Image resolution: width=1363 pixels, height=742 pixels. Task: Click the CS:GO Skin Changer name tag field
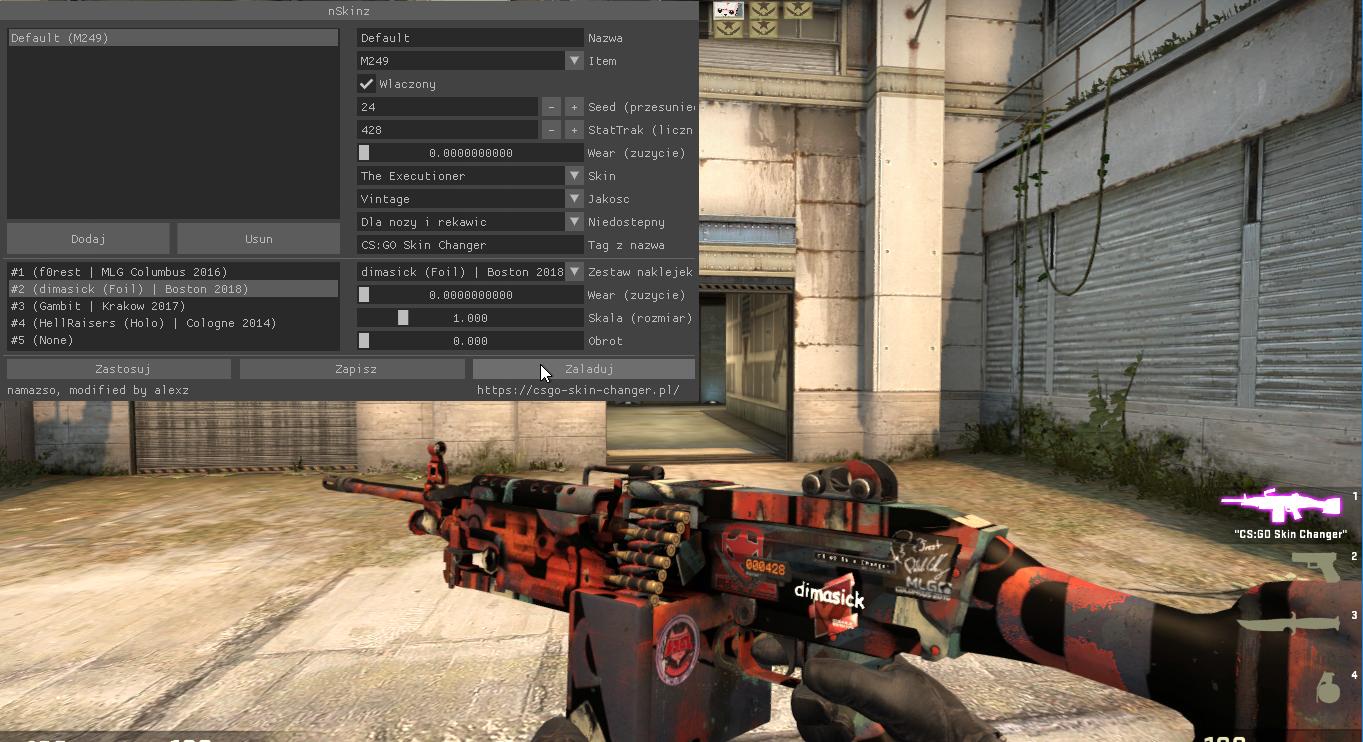470,245
